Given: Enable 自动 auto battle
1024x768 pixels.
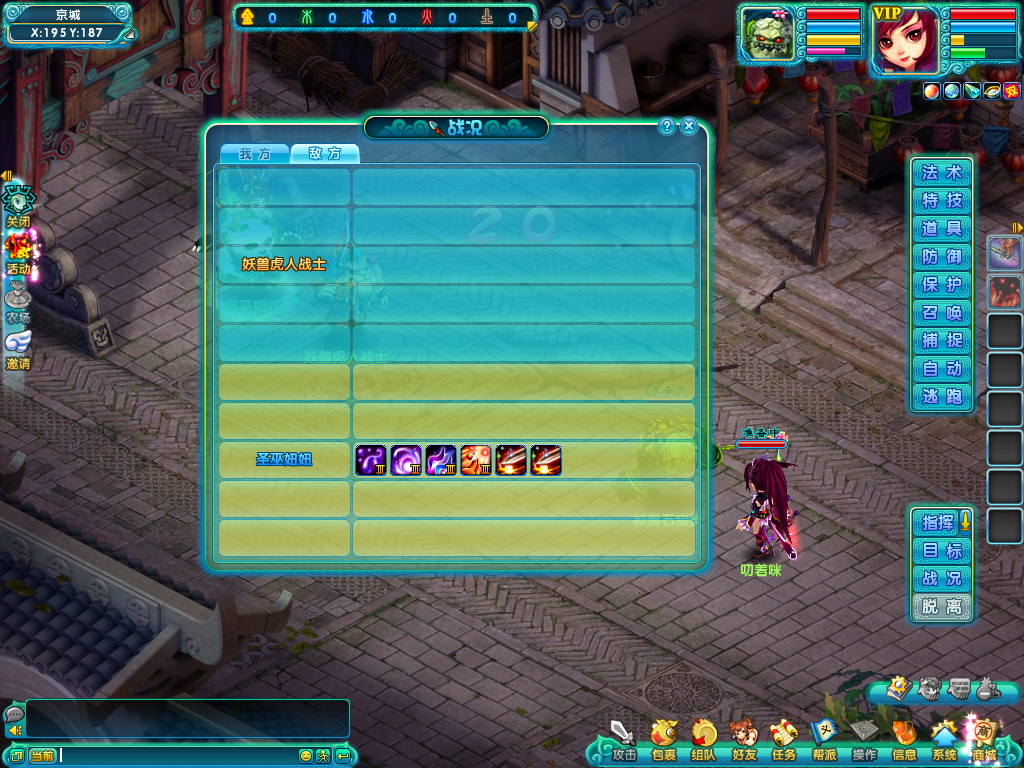Looking at the screenshot, I should point(941,369).
